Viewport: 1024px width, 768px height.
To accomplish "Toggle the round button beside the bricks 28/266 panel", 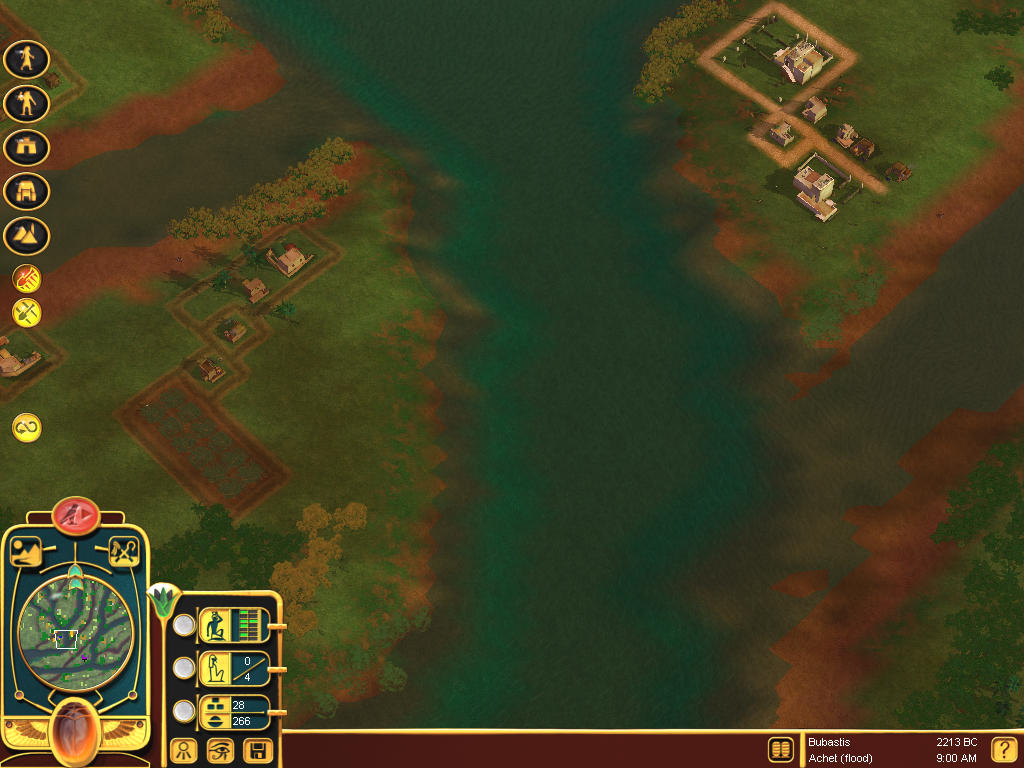I will pyautogui.click(x=184, y=711).
